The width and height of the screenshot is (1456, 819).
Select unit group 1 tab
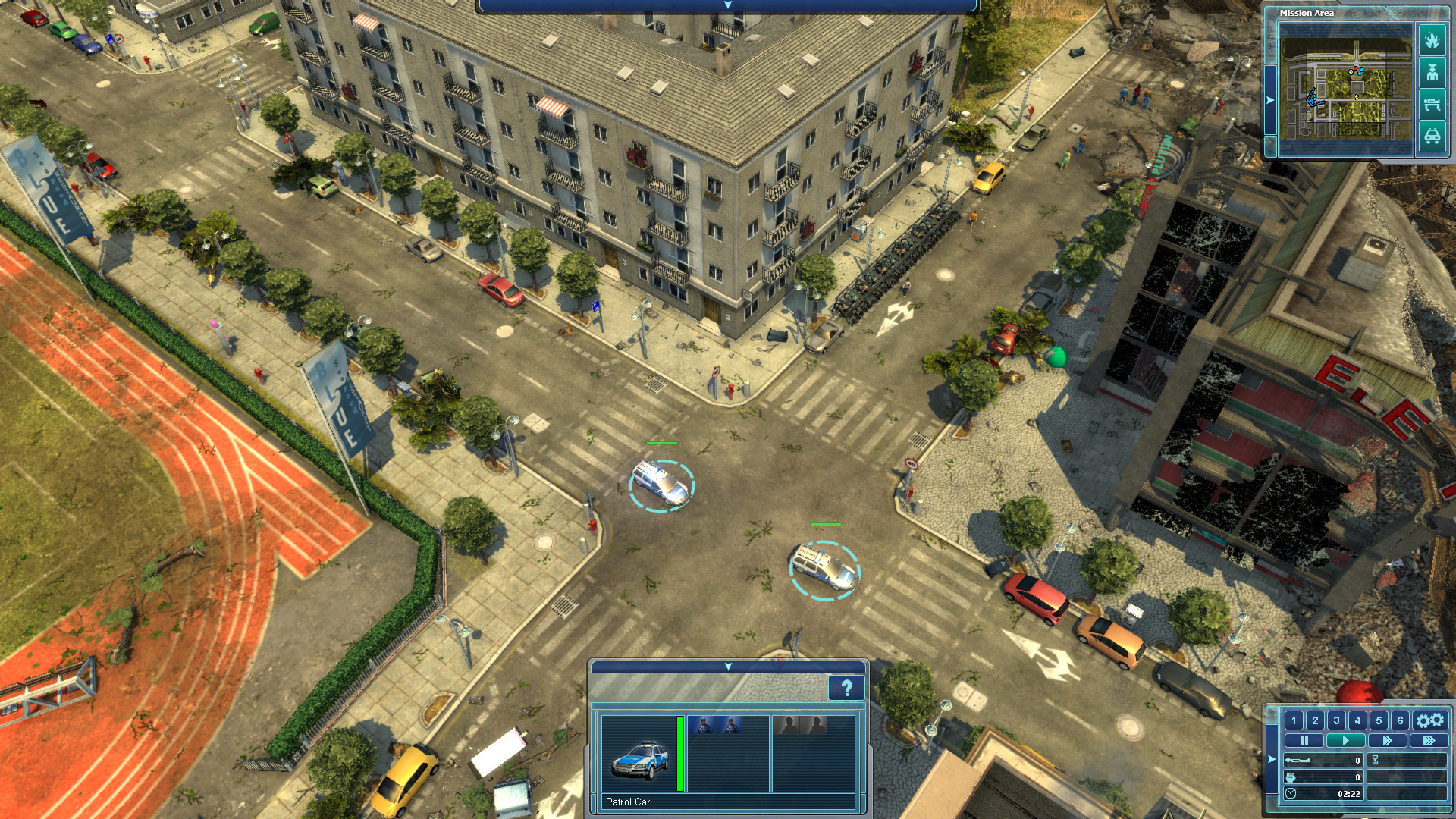pos(1294,721)
